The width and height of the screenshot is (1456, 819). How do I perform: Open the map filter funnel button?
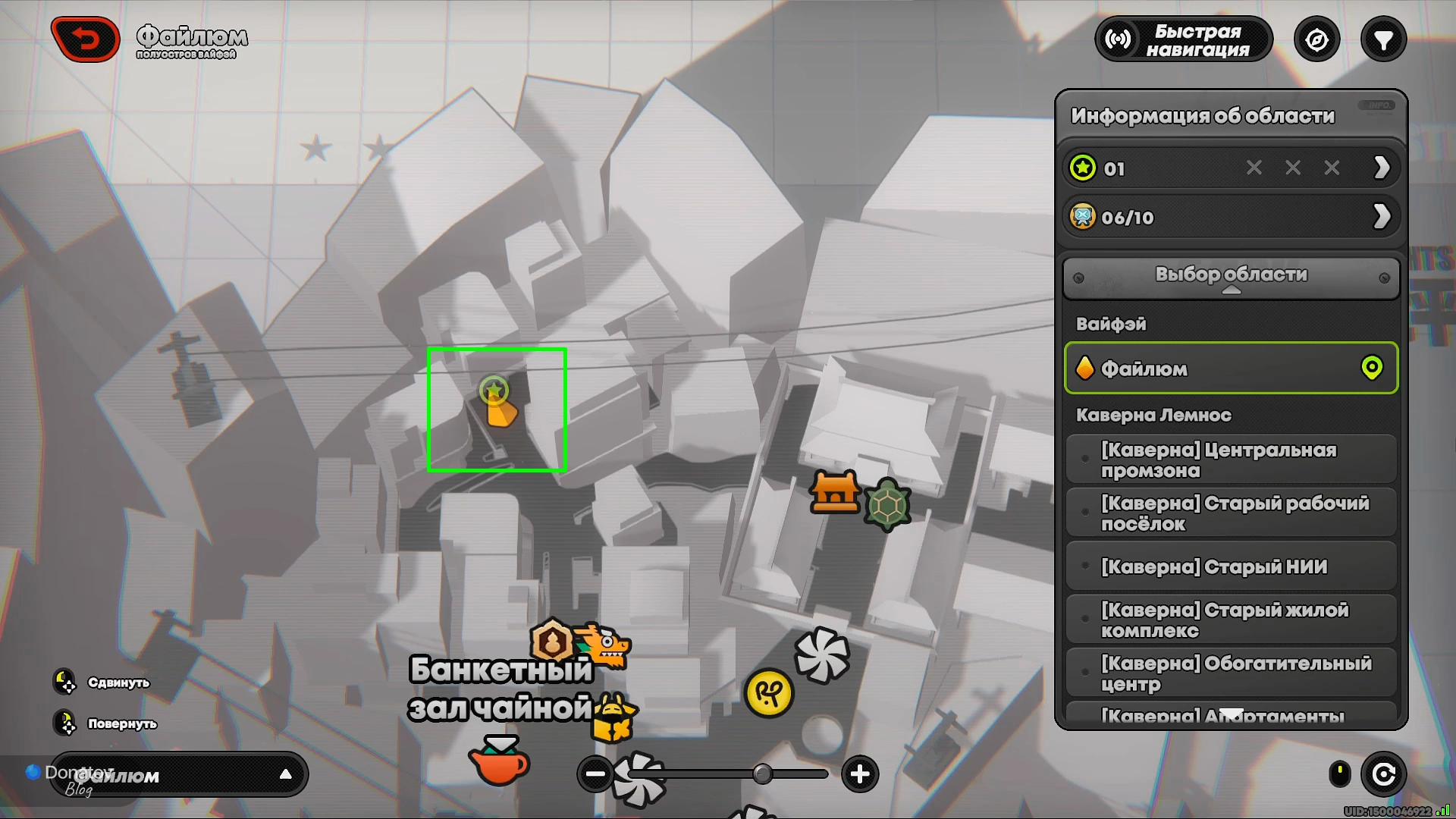pos(1383,39)
